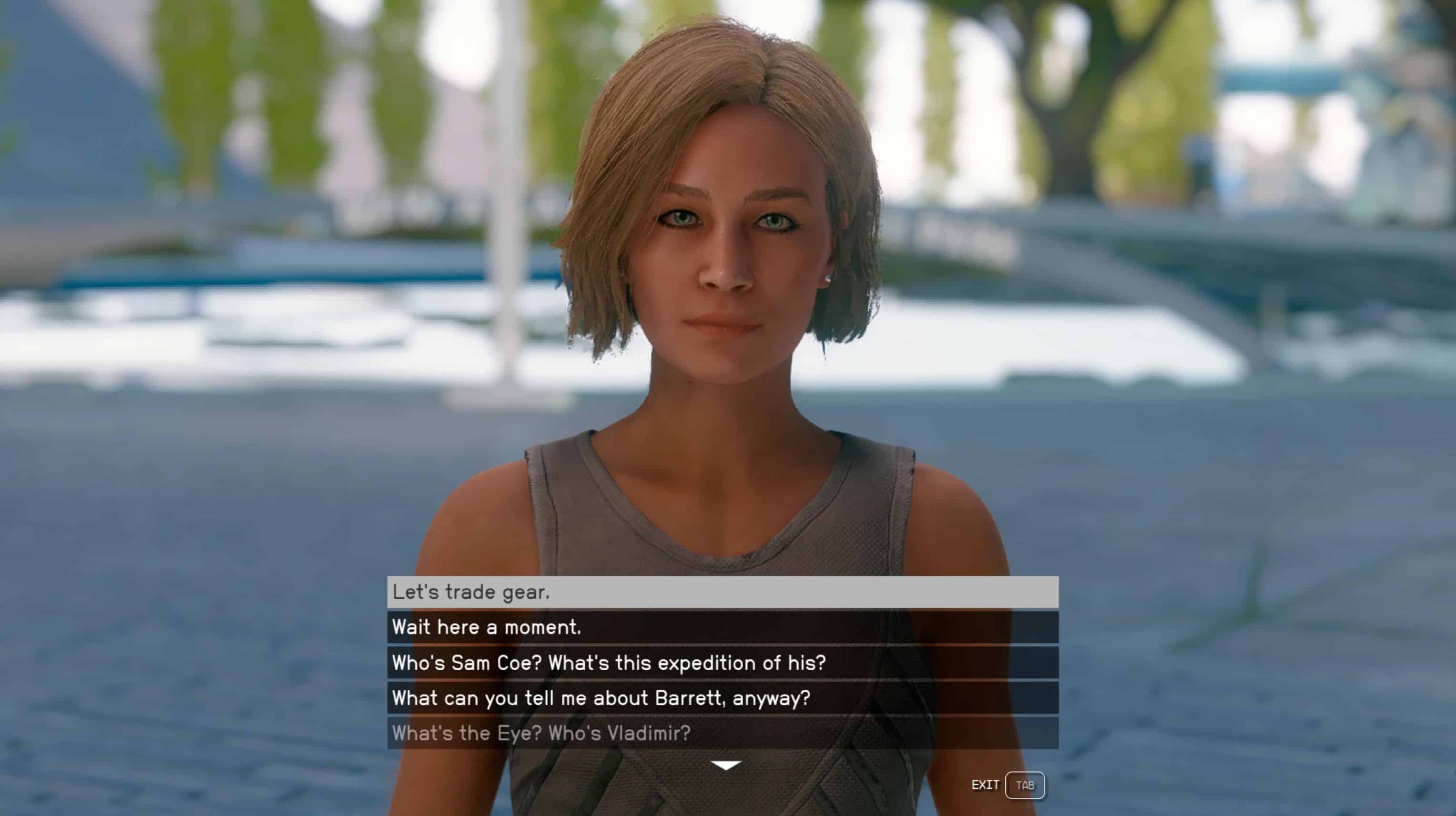Pick the Eye and Vladimir question
The height and width of the screenshot is (816, 1456).
pyautogui.click(x=723, y=733)
